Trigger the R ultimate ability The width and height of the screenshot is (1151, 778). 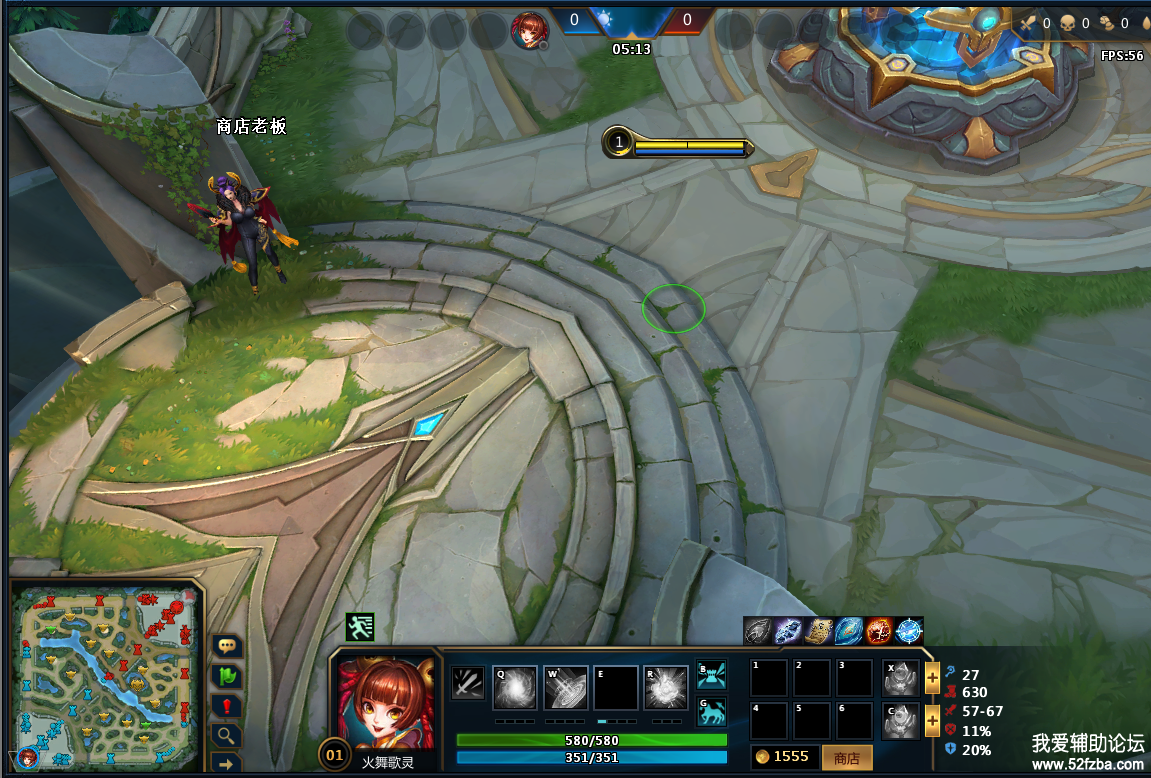coord(665,688)
